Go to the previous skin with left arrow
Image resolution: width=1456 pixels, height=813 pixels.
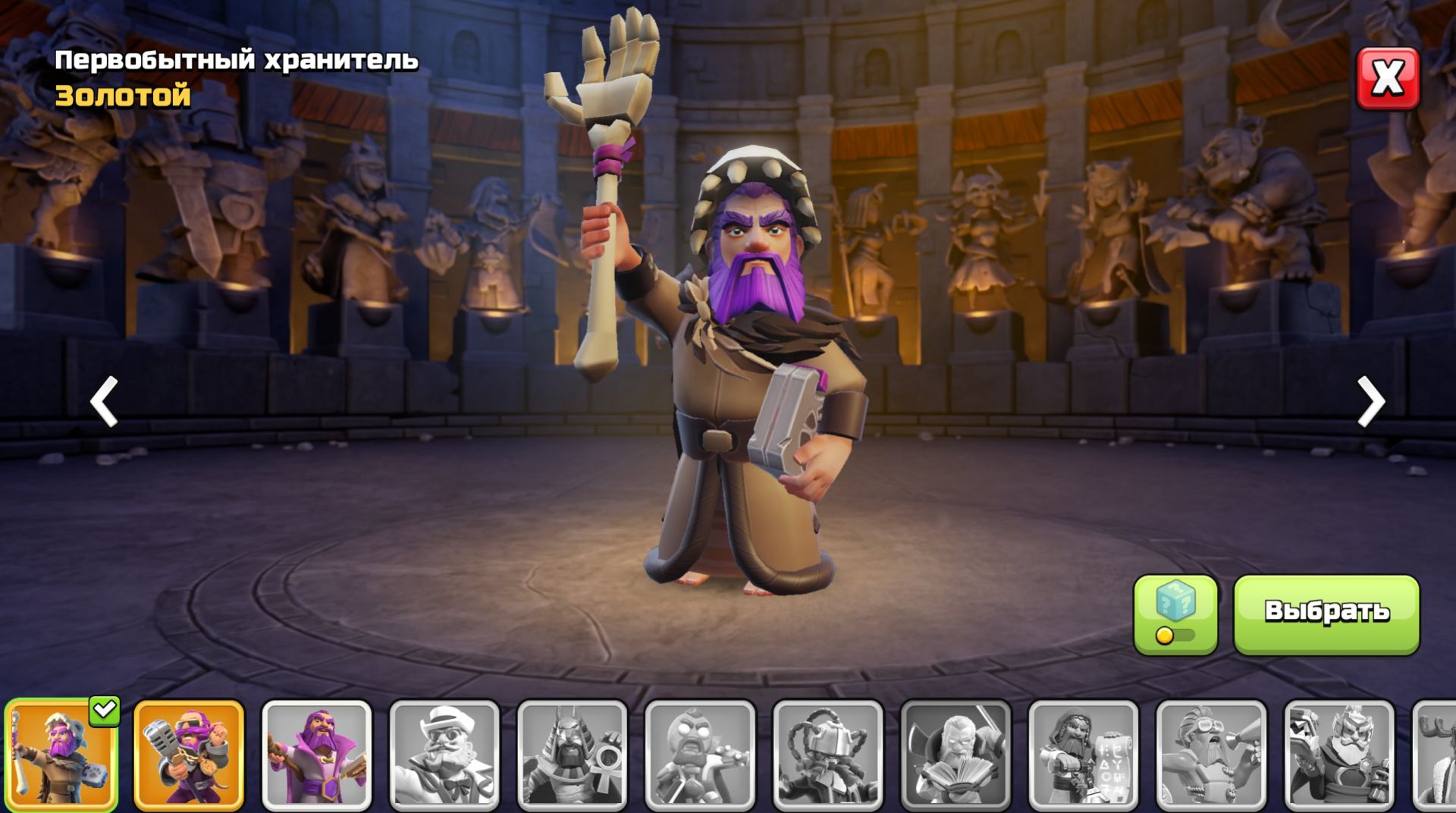coord(104,401)
